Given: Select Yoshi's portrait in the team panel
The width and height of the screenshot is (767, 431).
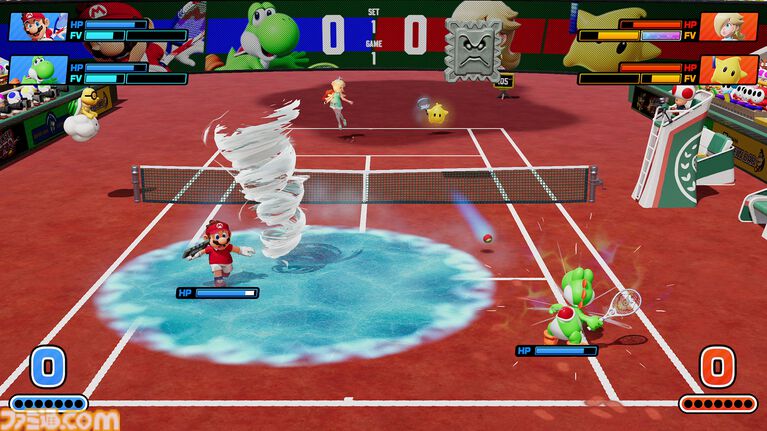Looking at the screenshot, I should (x=37, y=70).
